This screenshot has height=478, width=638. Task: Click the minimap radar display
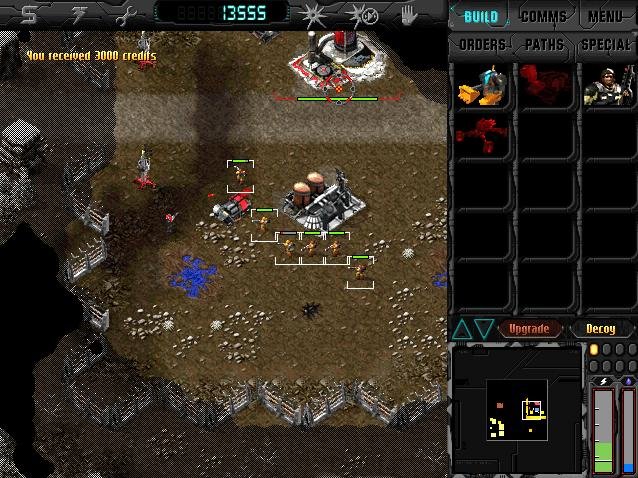(516, 408)
